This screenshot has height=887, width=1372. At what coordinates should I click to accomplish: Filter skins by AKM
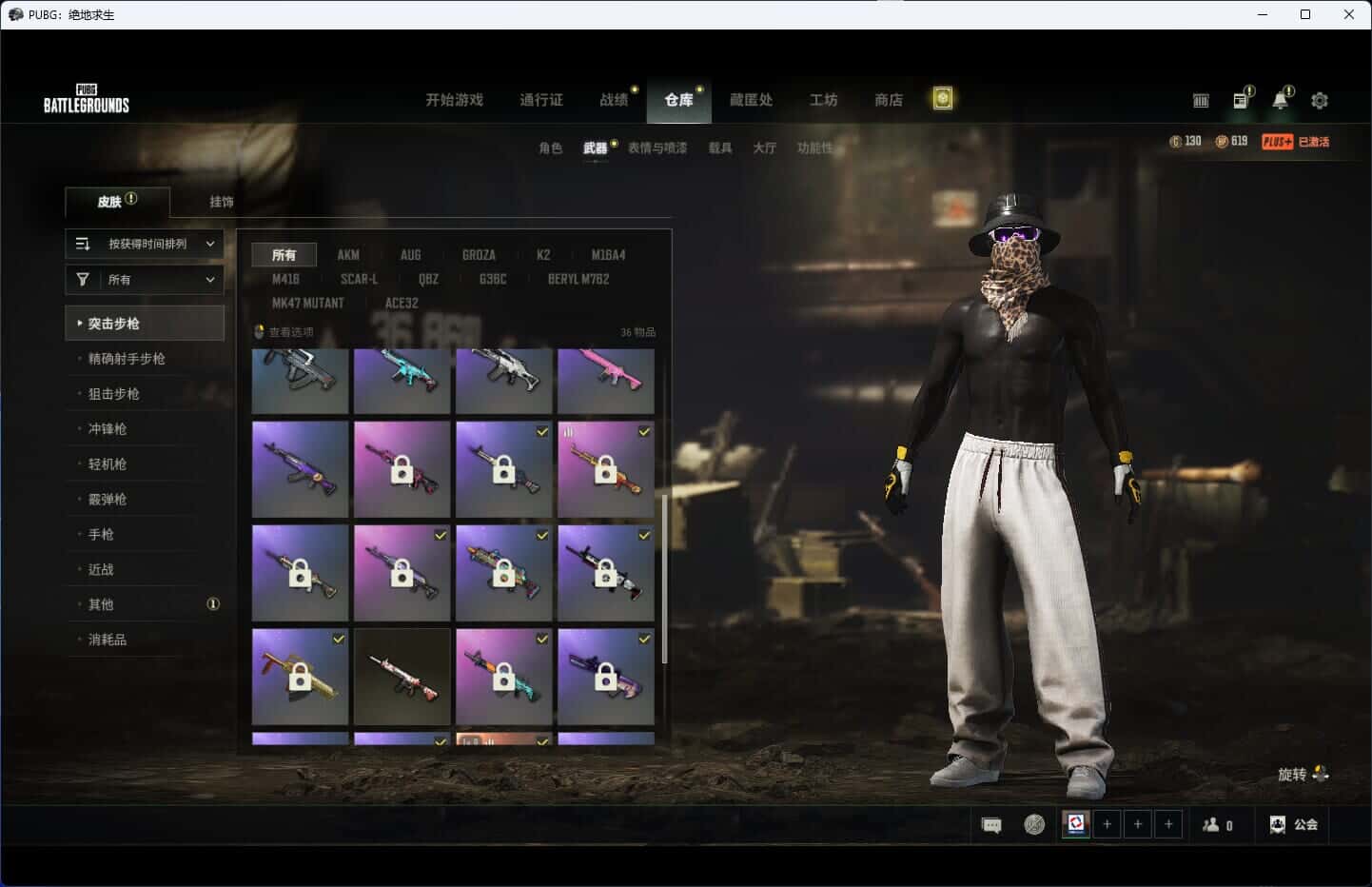[348, 255]
